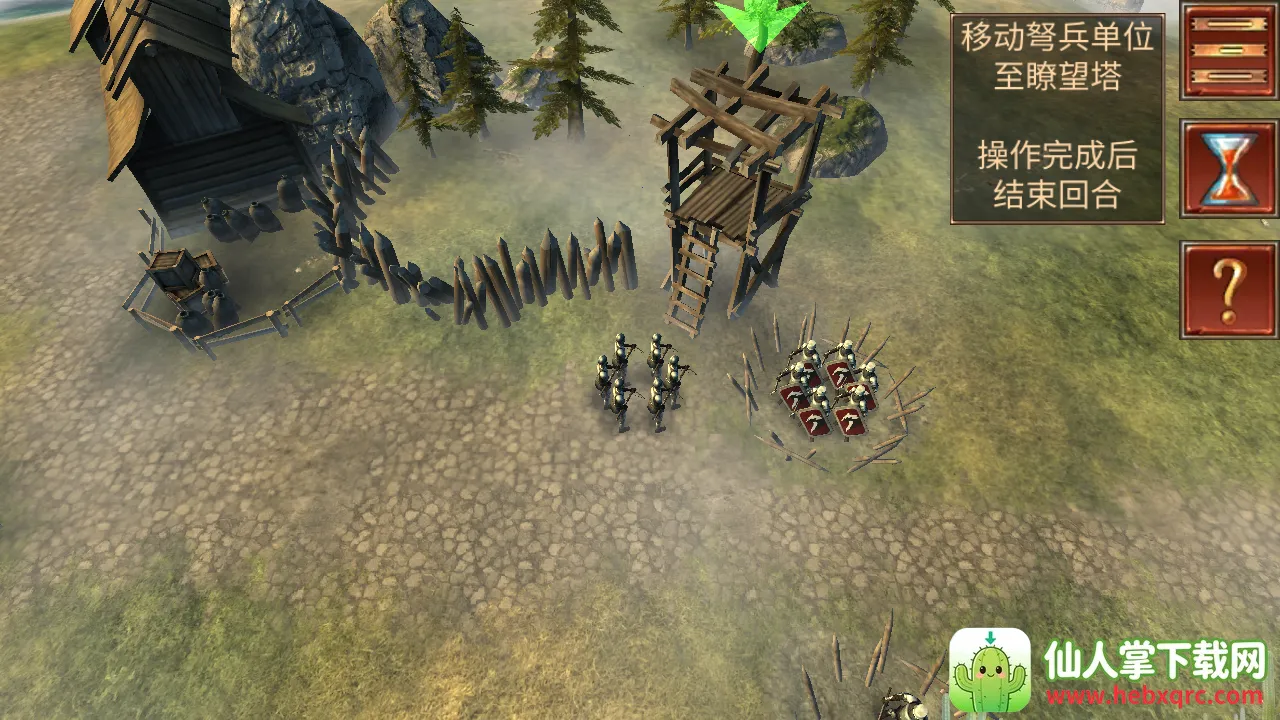Viewport: 1280px width, 720px height.
Task: Click the green arrow watchtower marker
Action: pyautogui.click(x=760, y=24)
